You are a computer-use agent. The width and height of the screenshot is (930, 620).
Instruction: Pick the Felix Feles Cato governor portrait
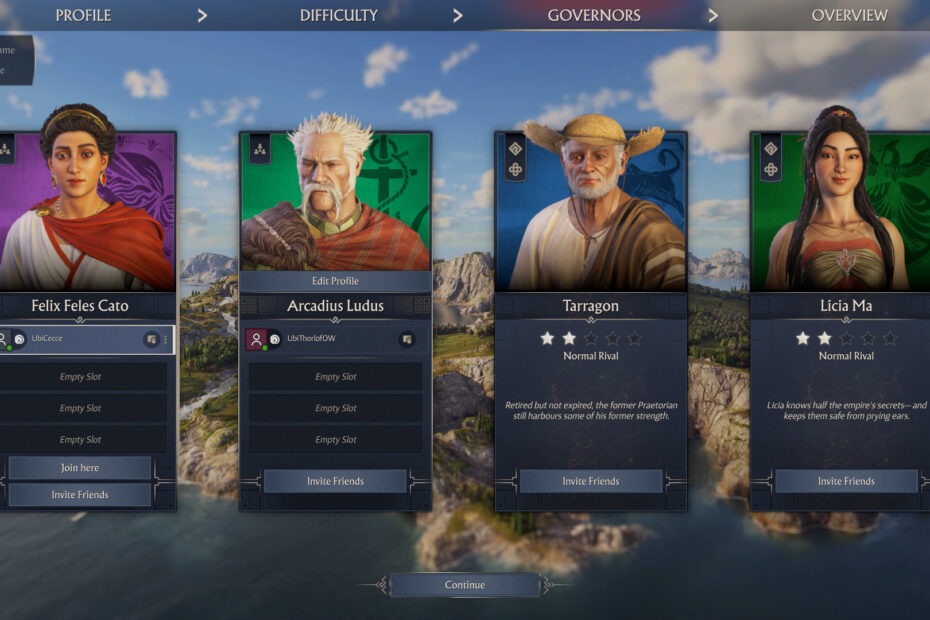coord(85,210)
